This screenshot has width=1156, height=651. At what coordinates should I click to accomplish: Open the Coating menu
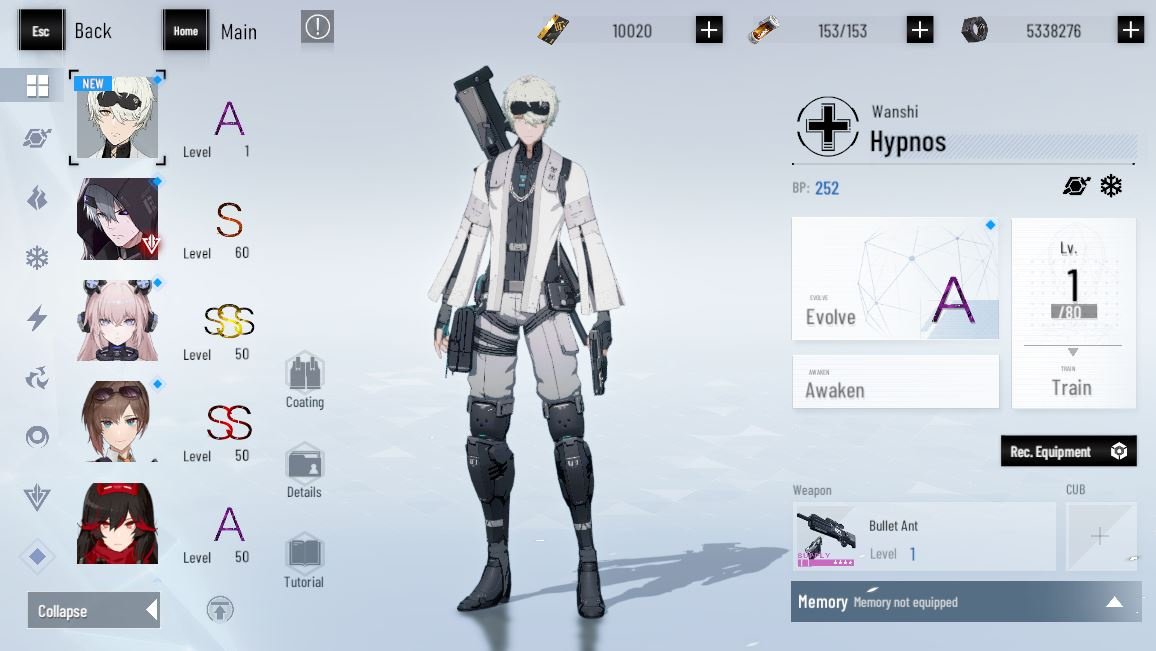(x=304, y=381)
